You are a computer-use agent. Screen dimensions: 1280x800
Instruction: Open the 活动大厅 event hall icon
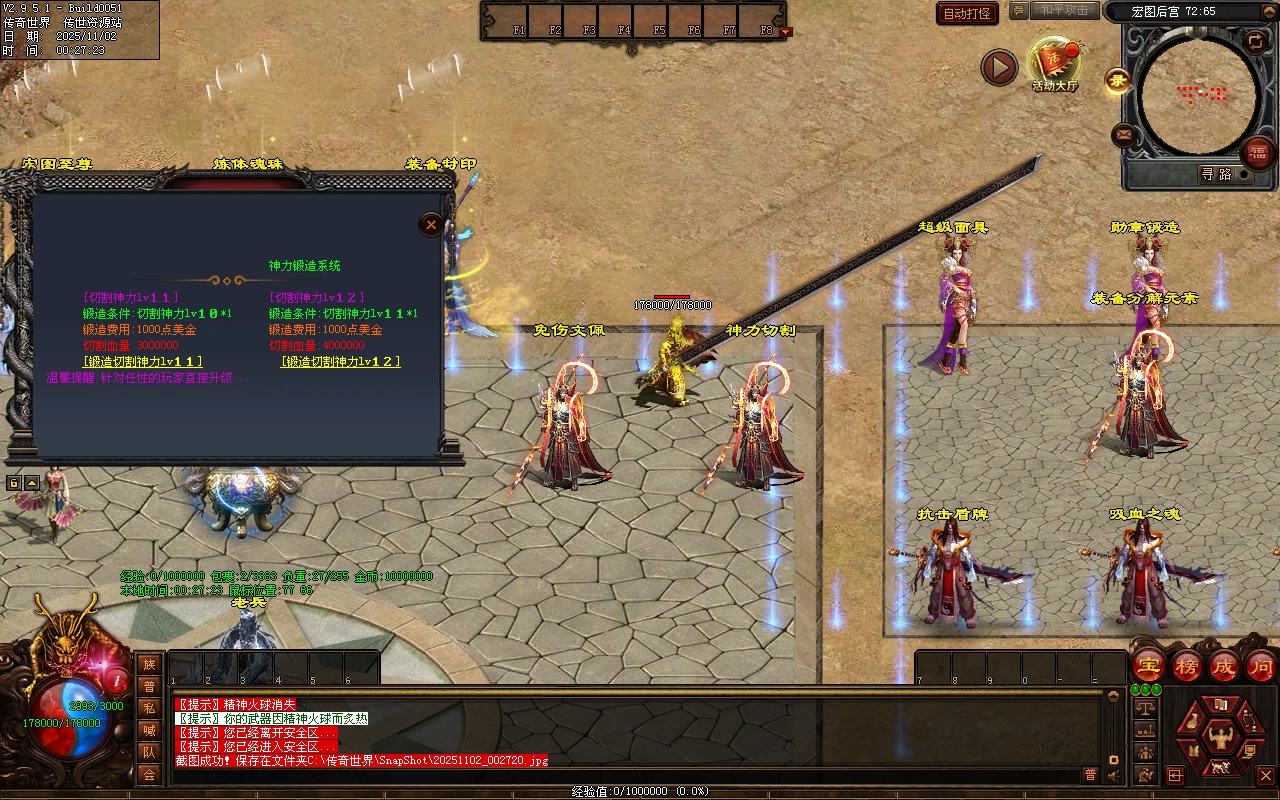[1055, 64]
